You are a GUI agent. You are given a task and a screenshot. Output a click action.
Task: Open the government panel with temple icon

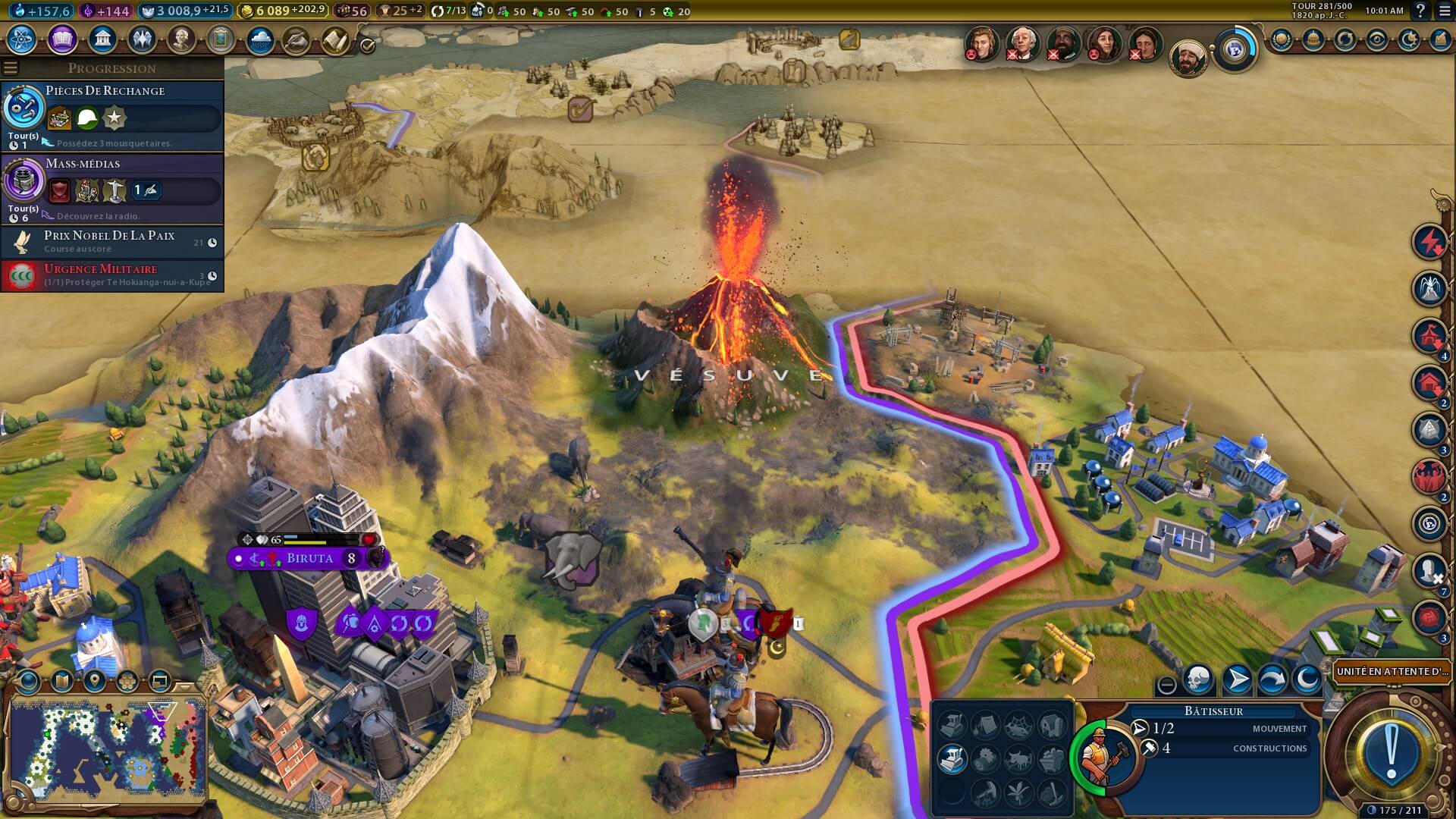pyautogui.click(x=102, y=39)
